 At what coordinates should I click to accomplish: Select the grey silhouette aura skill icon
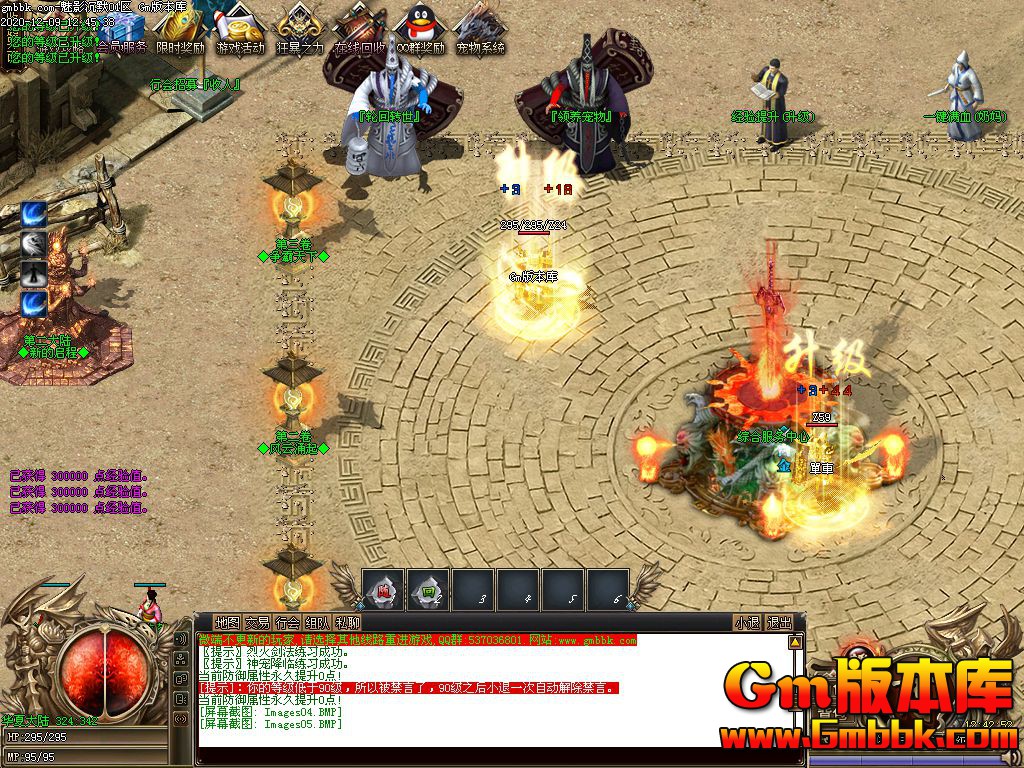pyautogui.click(x=35, y=274)
